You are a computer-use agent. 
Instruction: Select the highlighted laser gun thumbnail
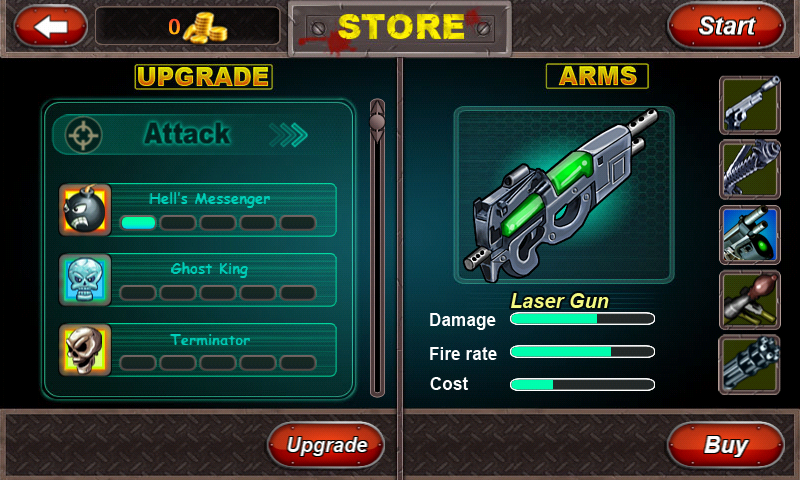750,235
